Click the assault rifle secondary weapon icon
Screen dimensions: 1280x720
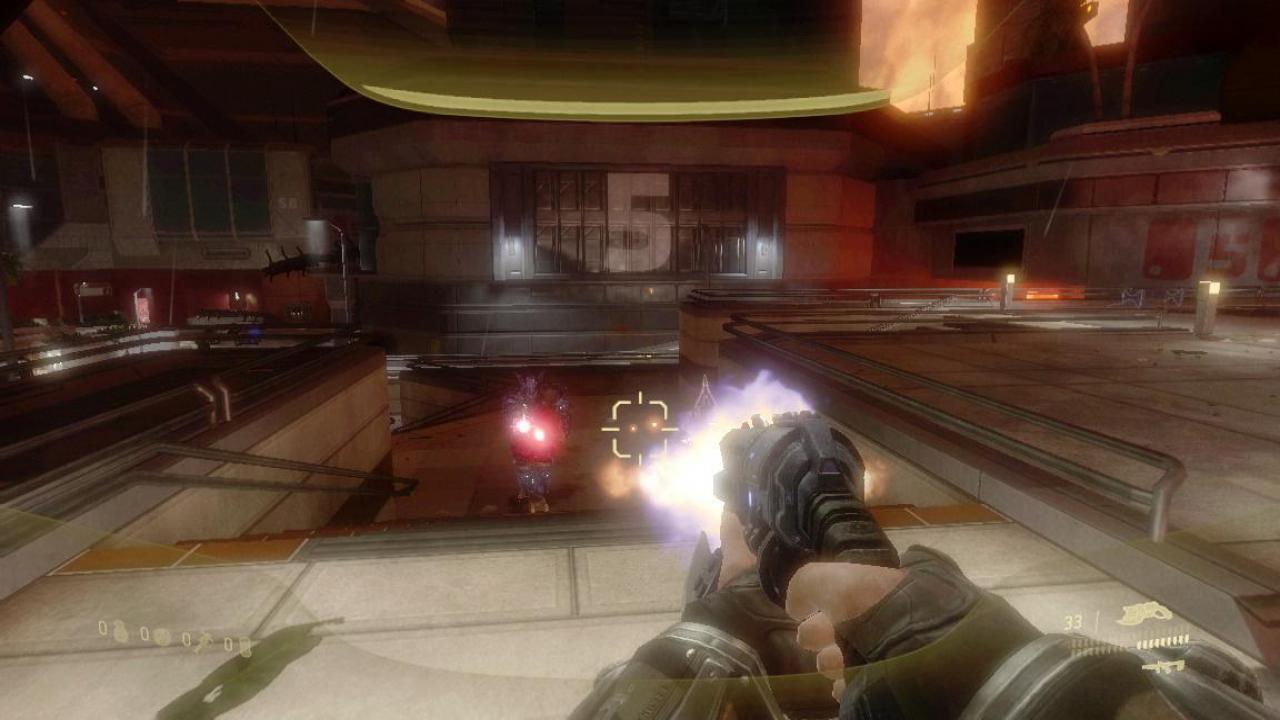(1163, 665)
